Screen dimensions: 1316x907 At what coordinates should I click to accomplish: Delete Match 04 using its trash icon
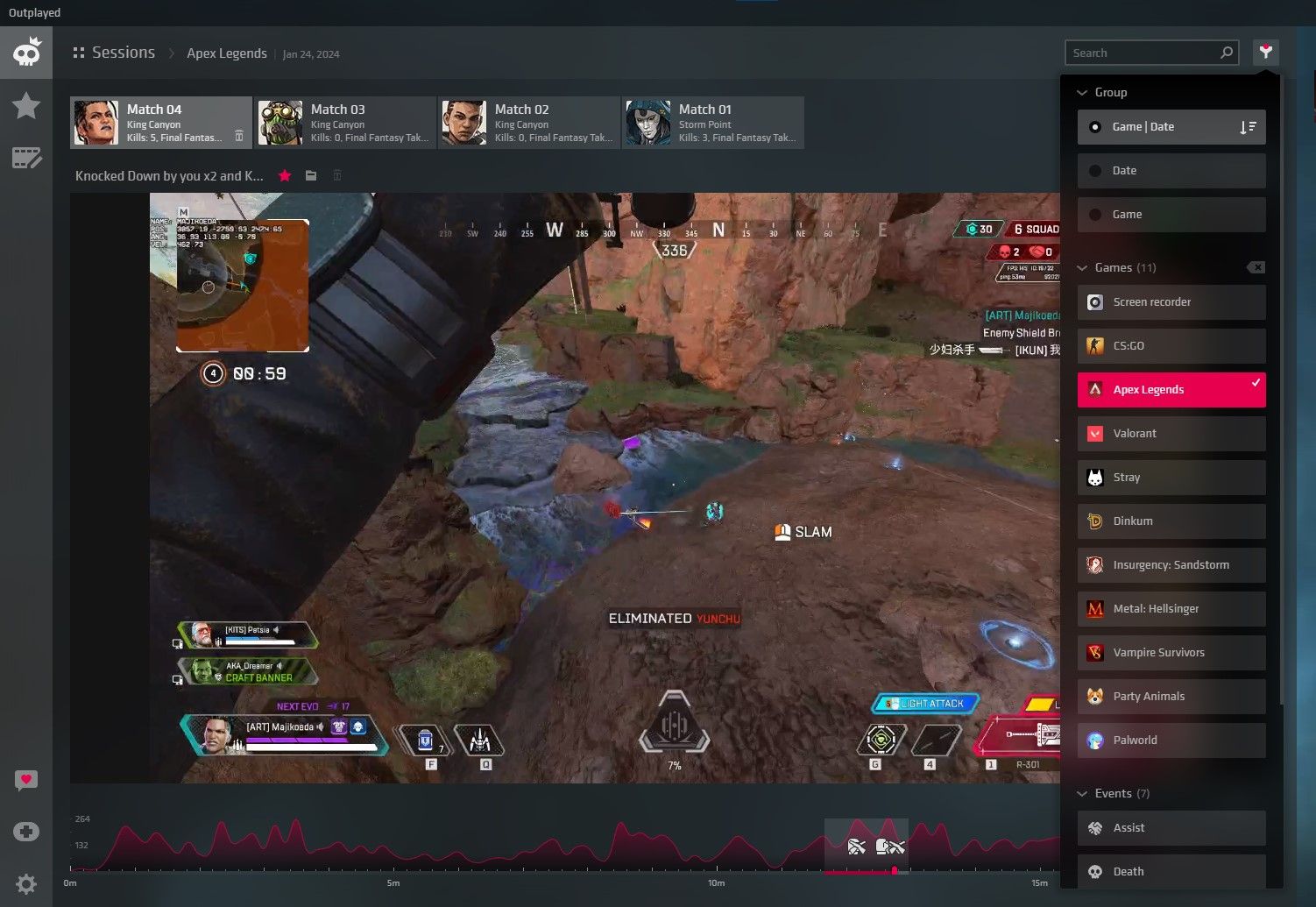(x=238, y=137)
